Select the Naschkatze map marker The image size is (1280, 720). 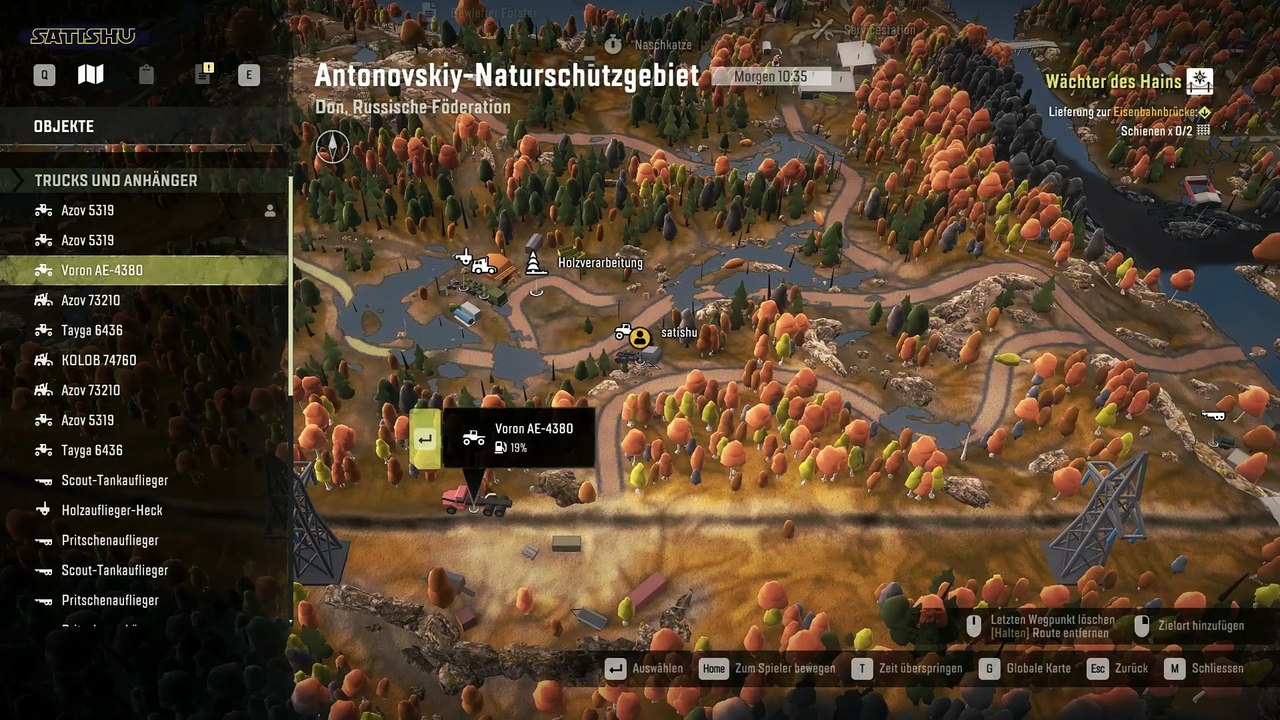coord(614,45)
